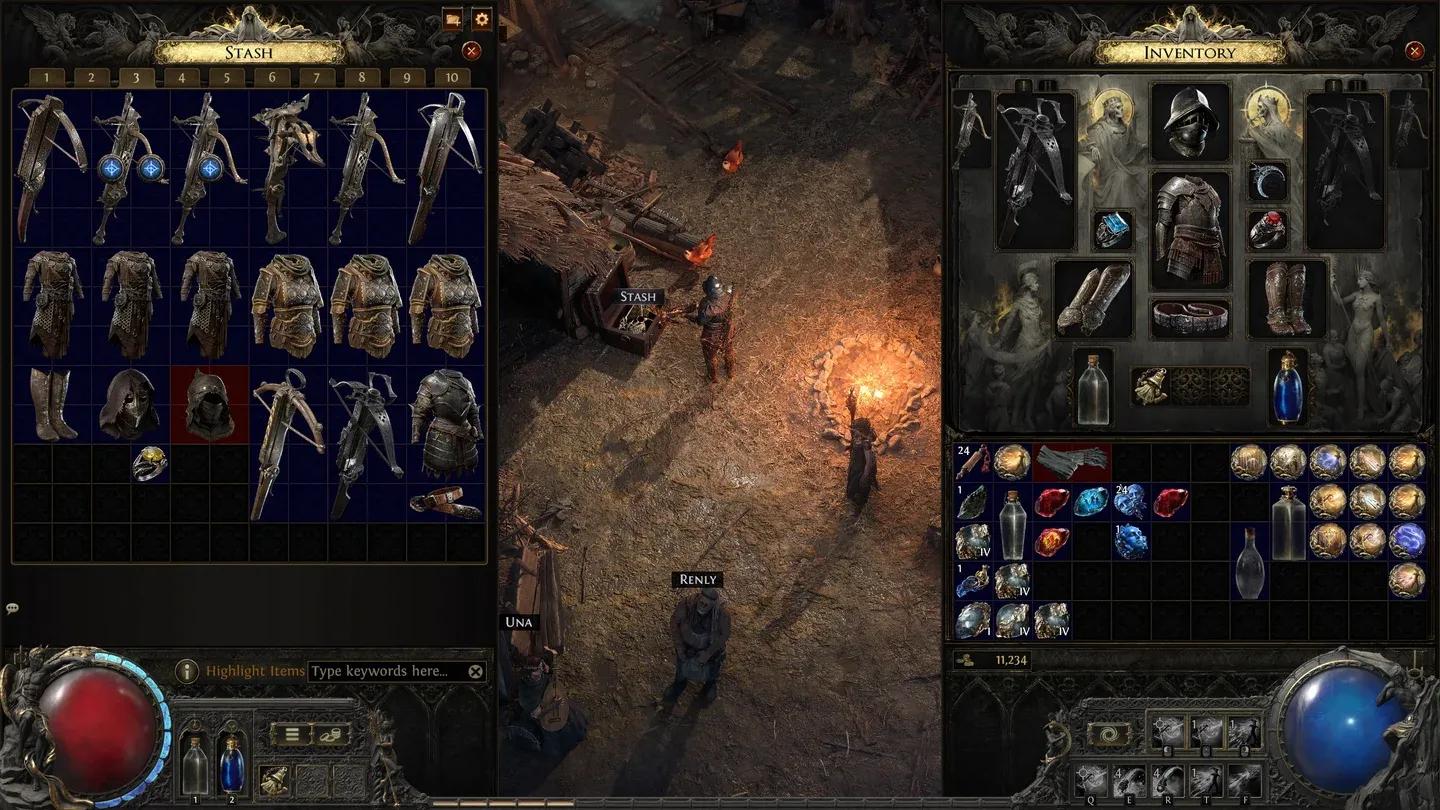Select the equipped boots slot

(1288, 299)
